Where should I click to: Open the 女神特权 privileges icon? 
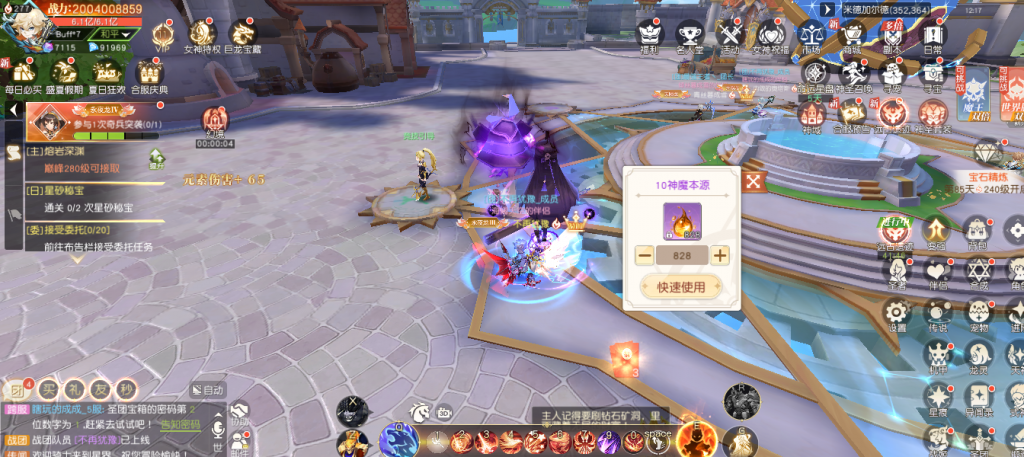(x=203, y=33)
